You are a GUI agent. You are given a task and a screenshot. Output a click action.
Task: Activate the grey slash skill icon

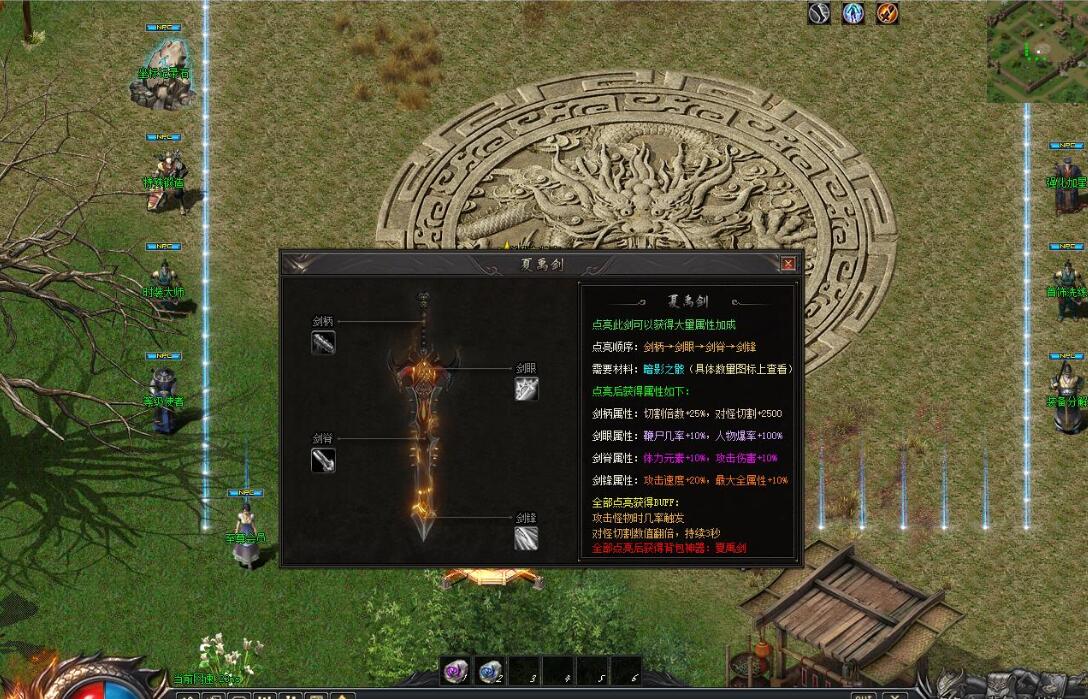(820, 13)
